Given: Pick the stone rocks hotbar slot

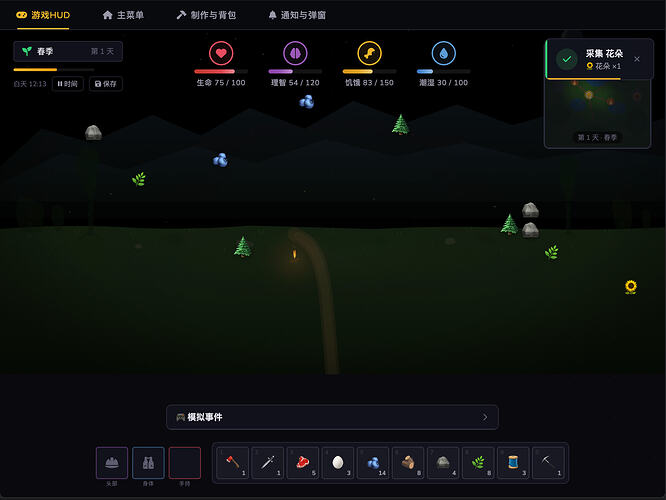Looking at the screenshot, I should point(443,463).
